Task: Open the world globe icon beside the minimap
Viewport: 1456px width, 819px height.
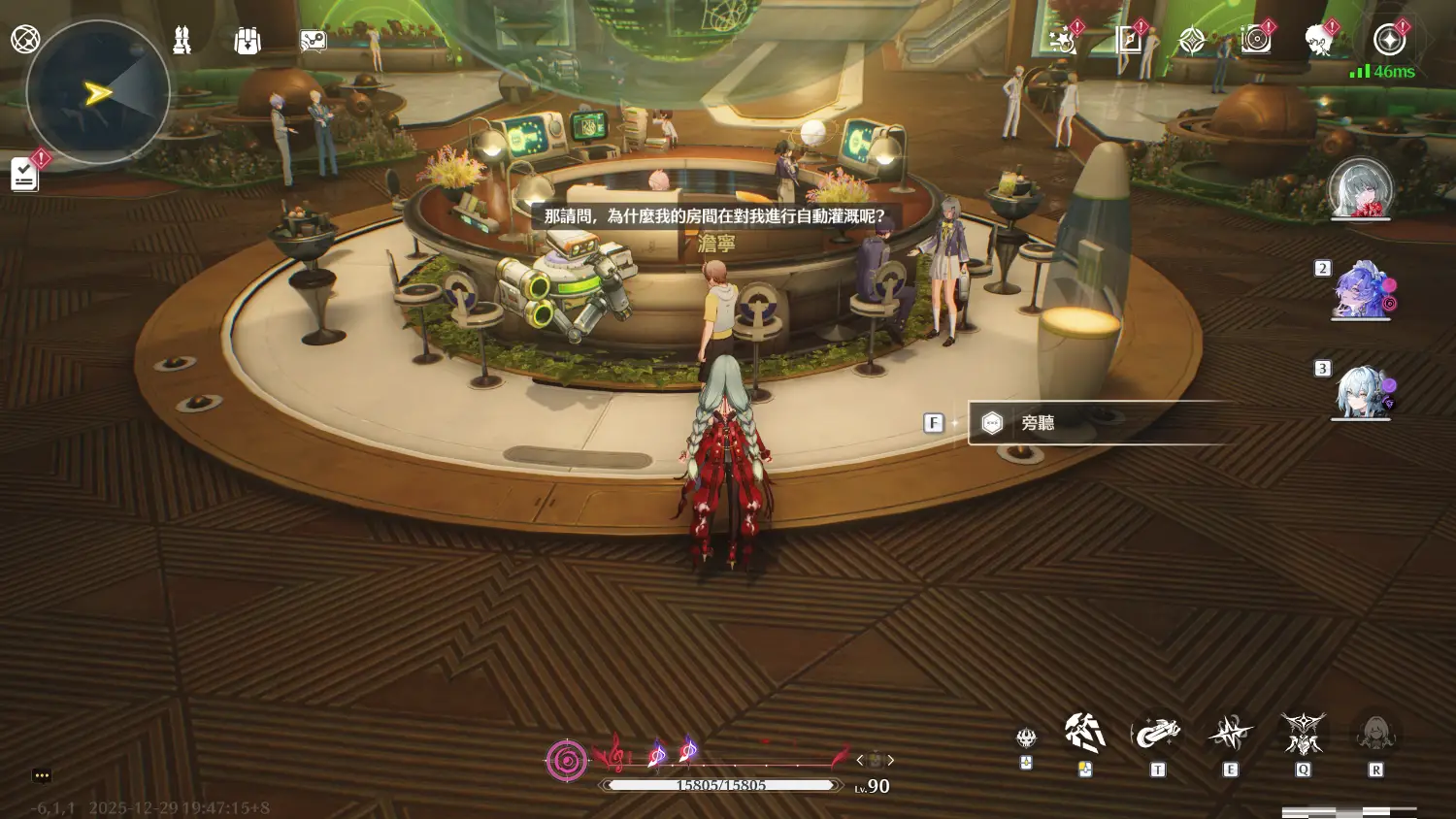Action: pyautogui.click(x=25, y=40)
